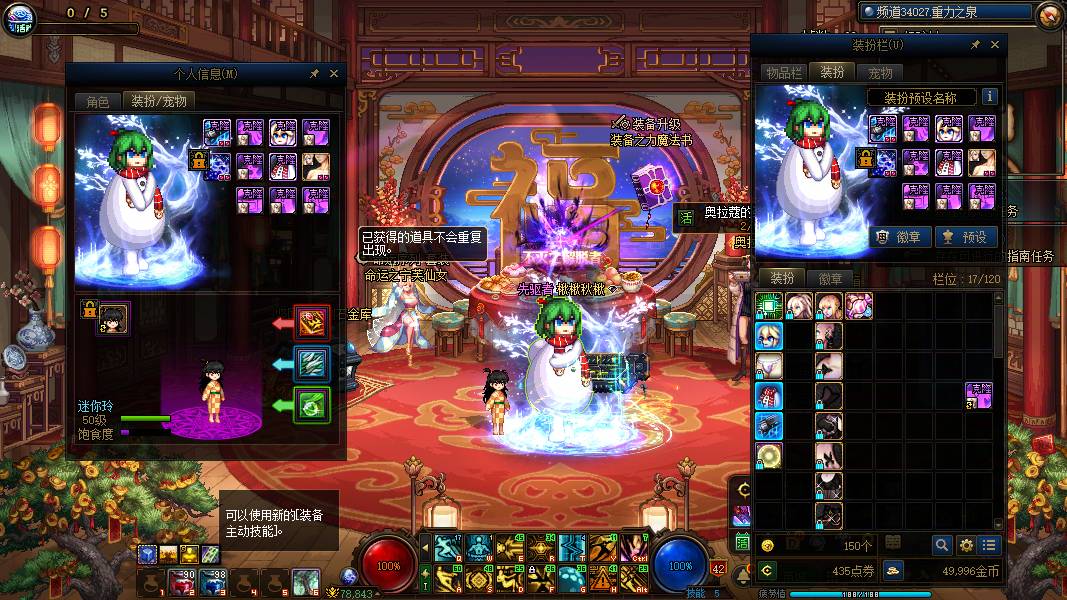Close the 装扮栏 costume window
This screenshot has width=1067, height=600.
[995, 45]
